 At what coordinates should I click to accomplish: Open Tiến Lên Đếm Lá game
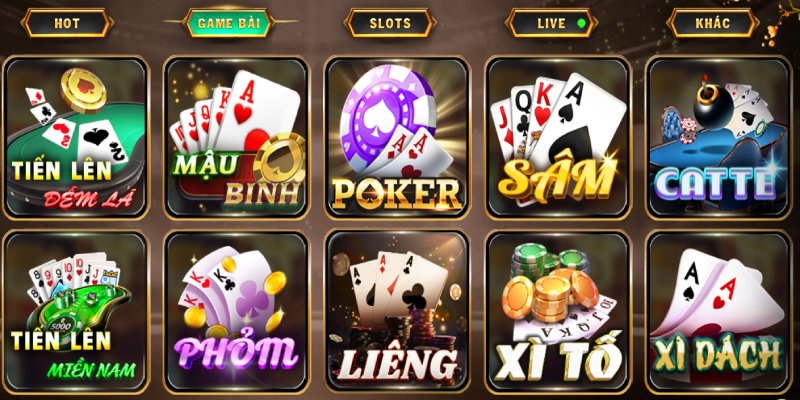[76, 136]
